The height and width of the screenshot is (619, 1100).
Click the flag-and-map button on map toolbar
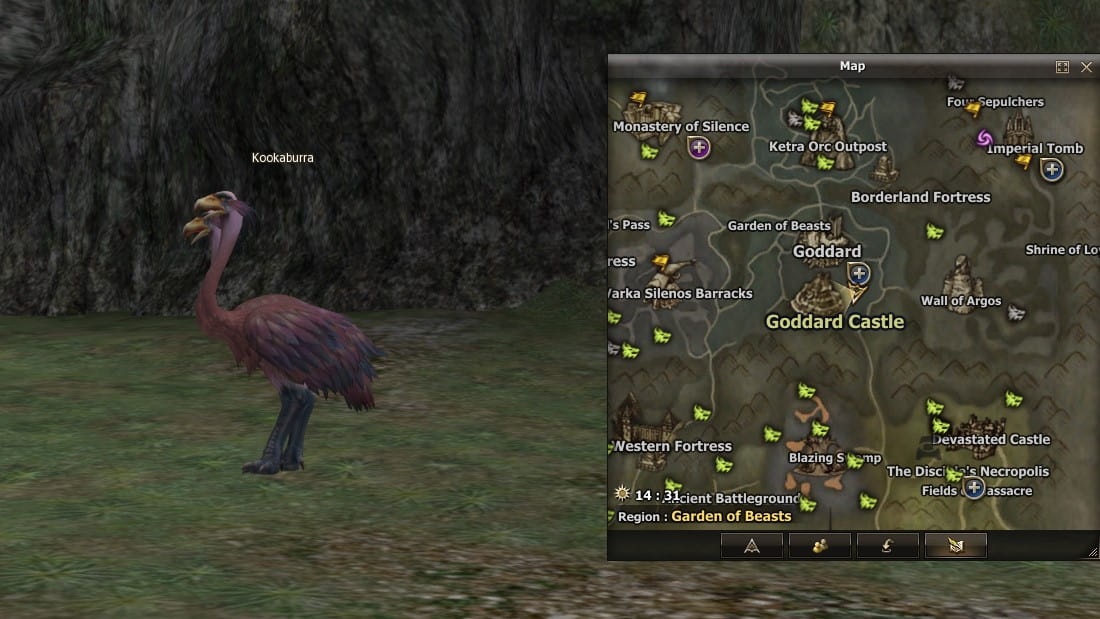(x=955, y=545)
